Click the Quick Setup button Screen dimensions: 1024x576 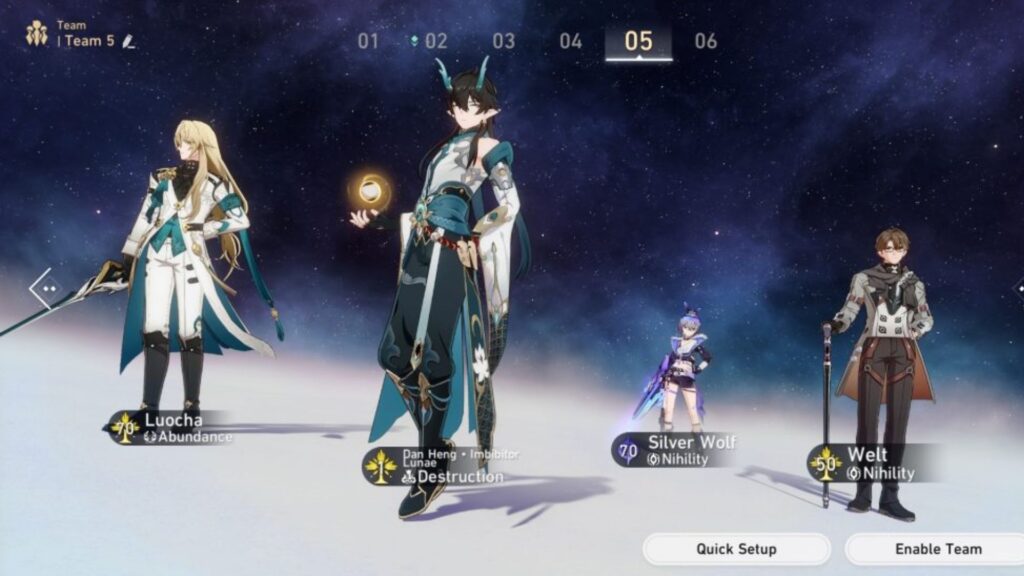tap(736, 549)
